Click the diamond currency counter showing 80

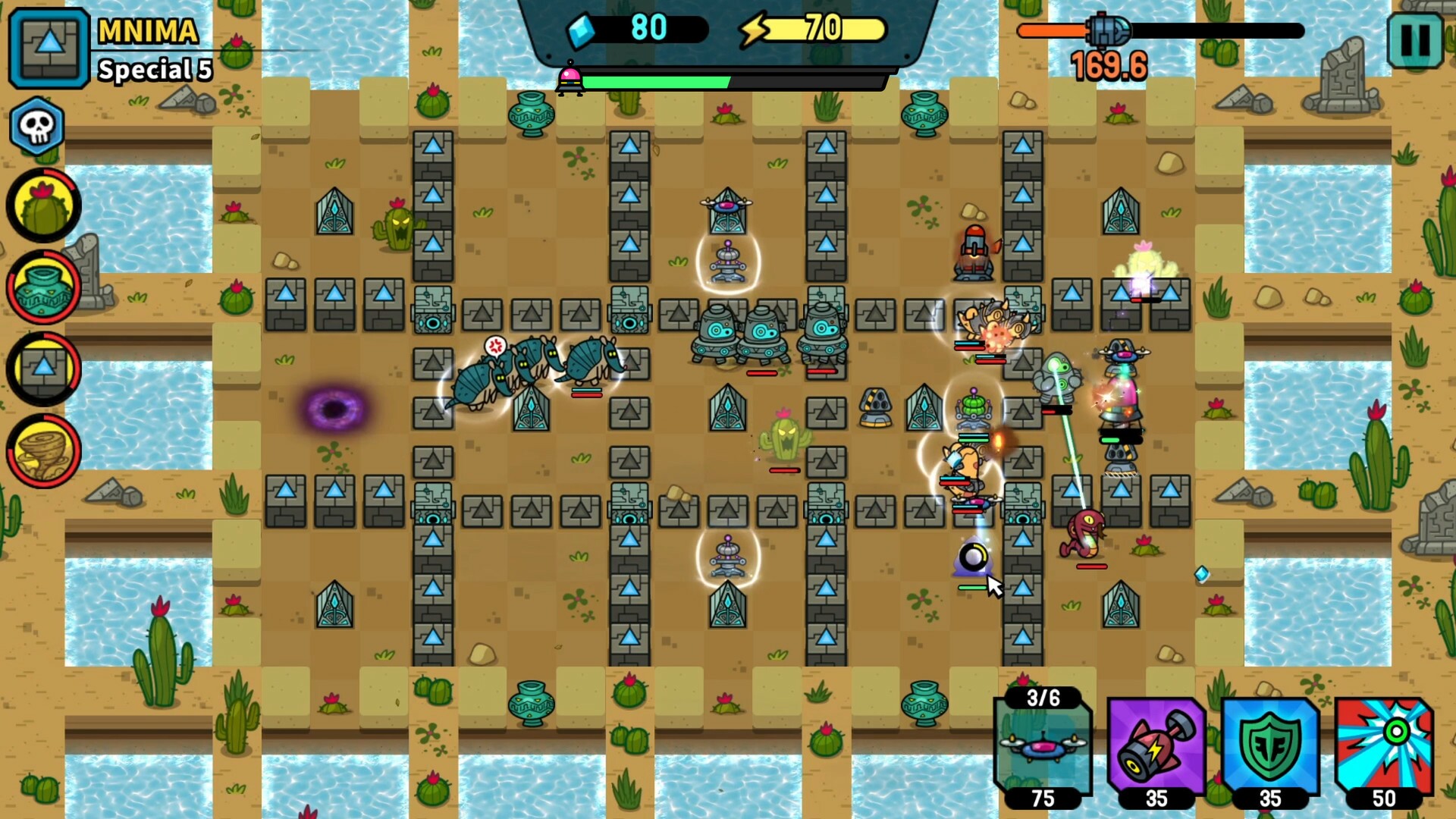coord(648,29)
